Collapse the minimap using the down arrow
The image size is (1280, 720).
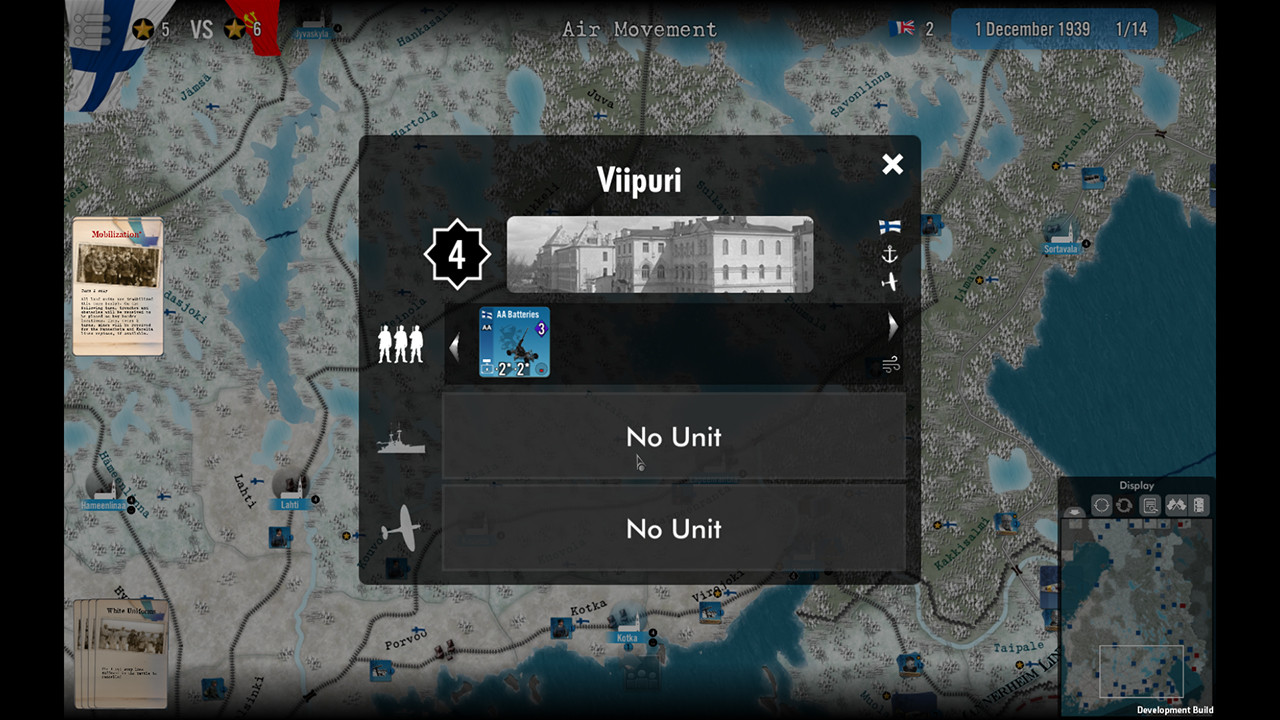tap(1073, 510)
